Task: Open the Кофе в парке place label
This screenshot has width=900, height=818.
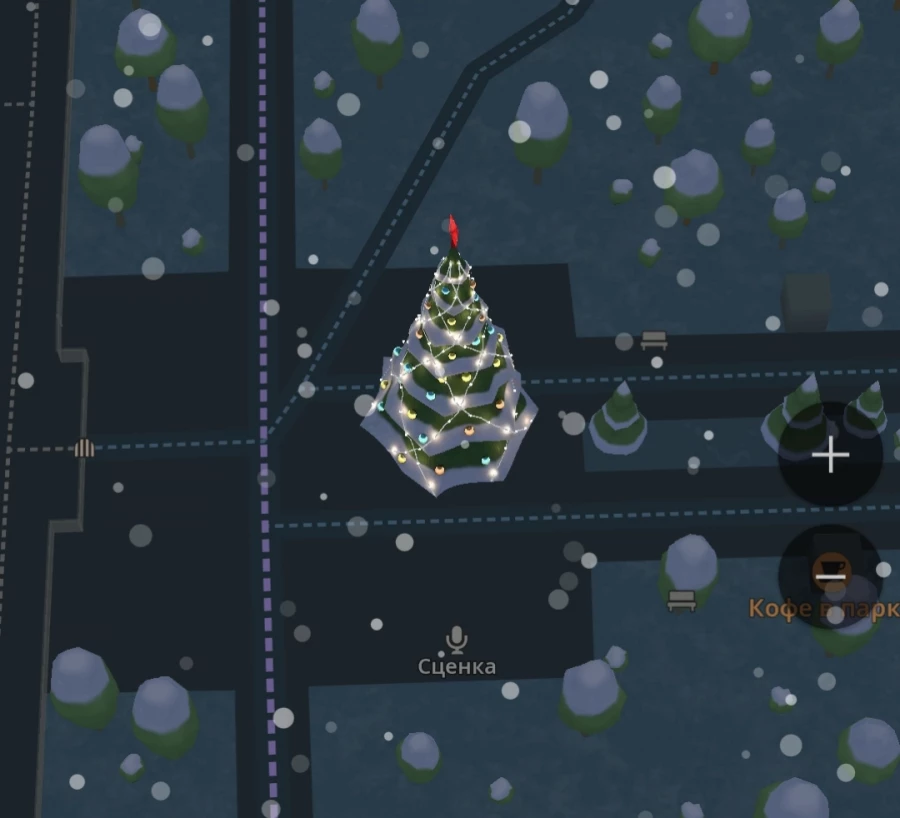Action: coord(823,608)
